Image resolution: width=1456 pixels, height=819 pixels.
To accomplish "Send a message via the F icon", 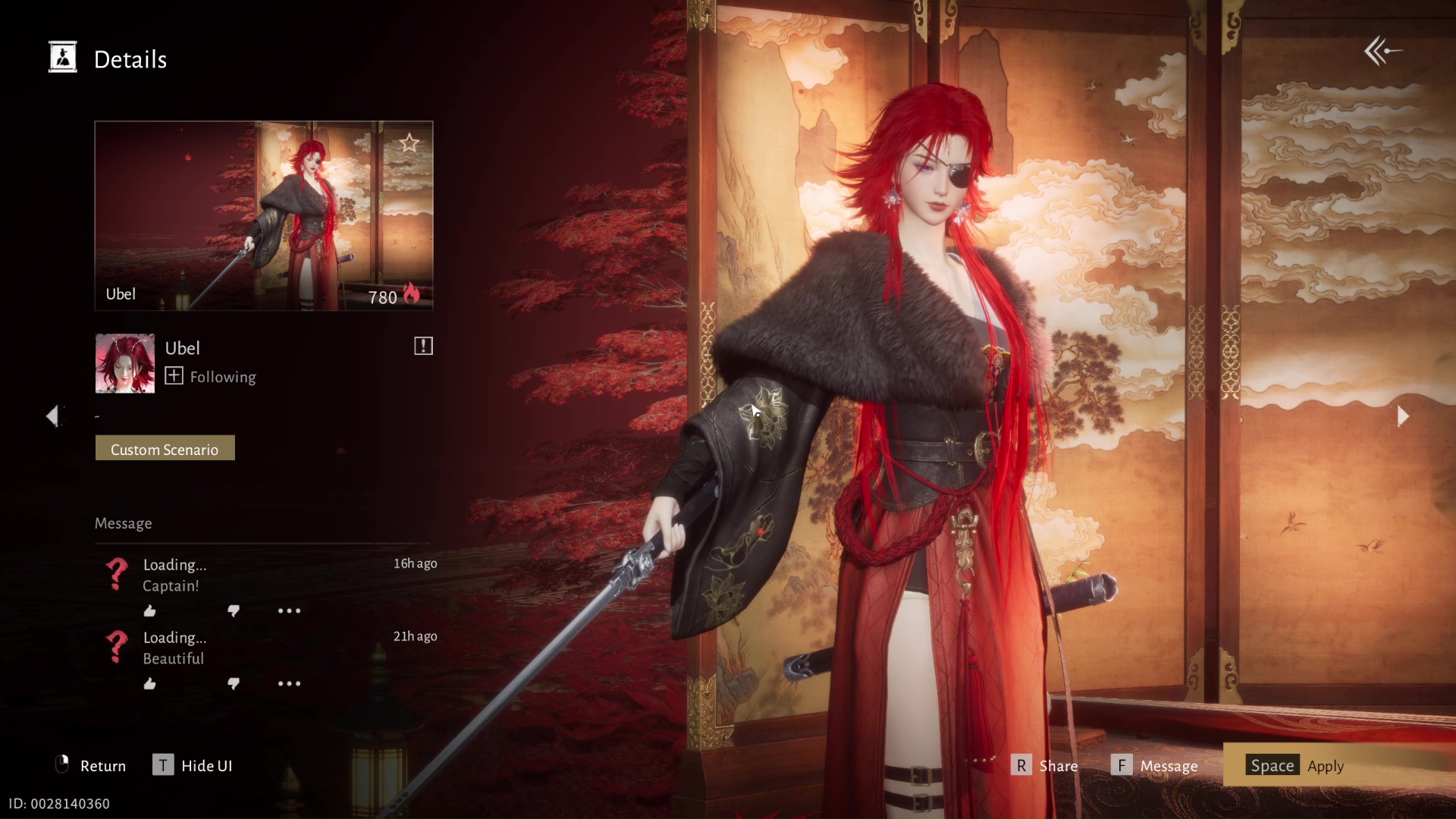I will click(x=1123, y=765).
